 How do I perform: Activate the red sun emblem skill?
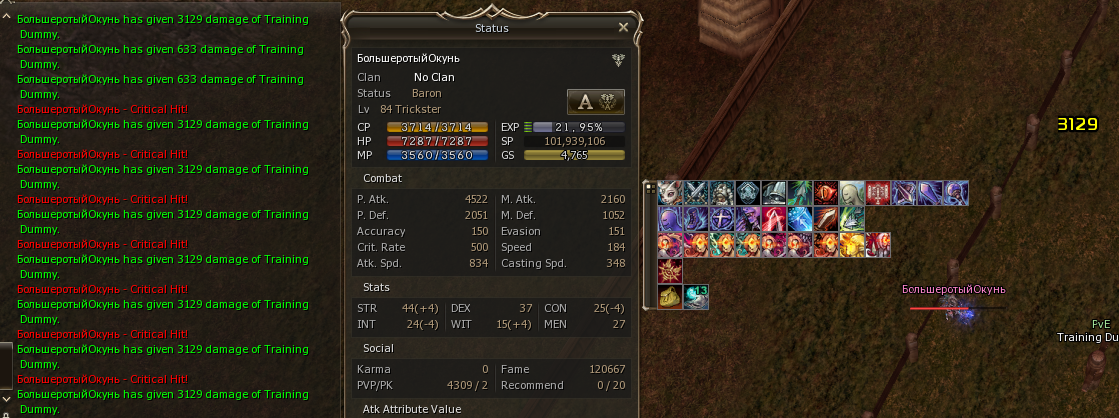(670, 271)
